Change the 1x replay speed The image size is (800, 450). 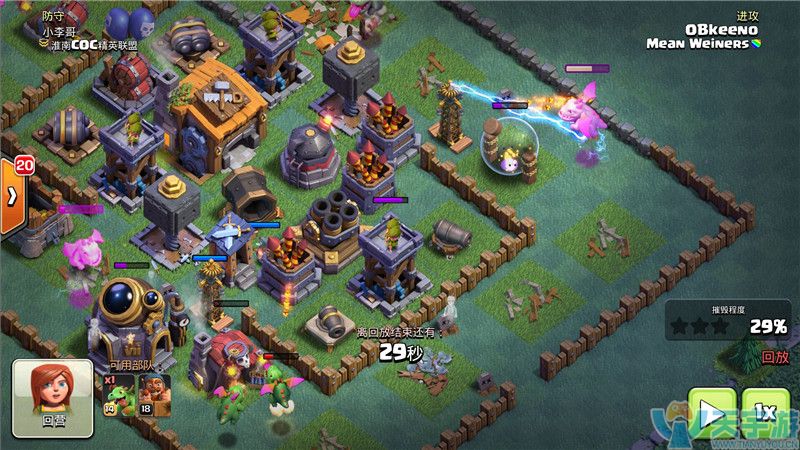click(767, 413)
